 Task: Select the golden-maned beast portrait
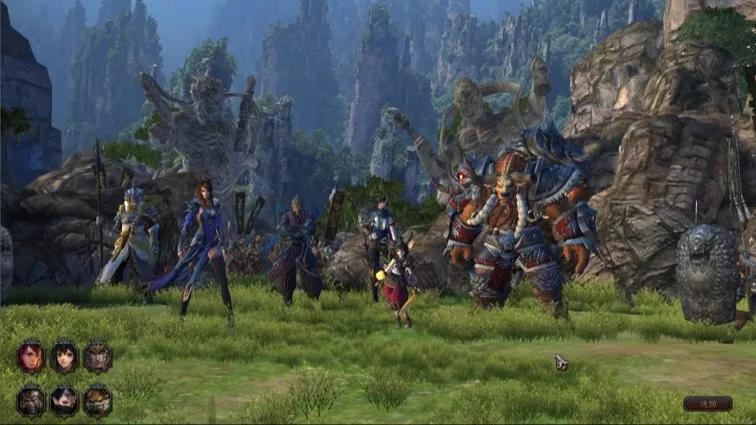(98, 401)
